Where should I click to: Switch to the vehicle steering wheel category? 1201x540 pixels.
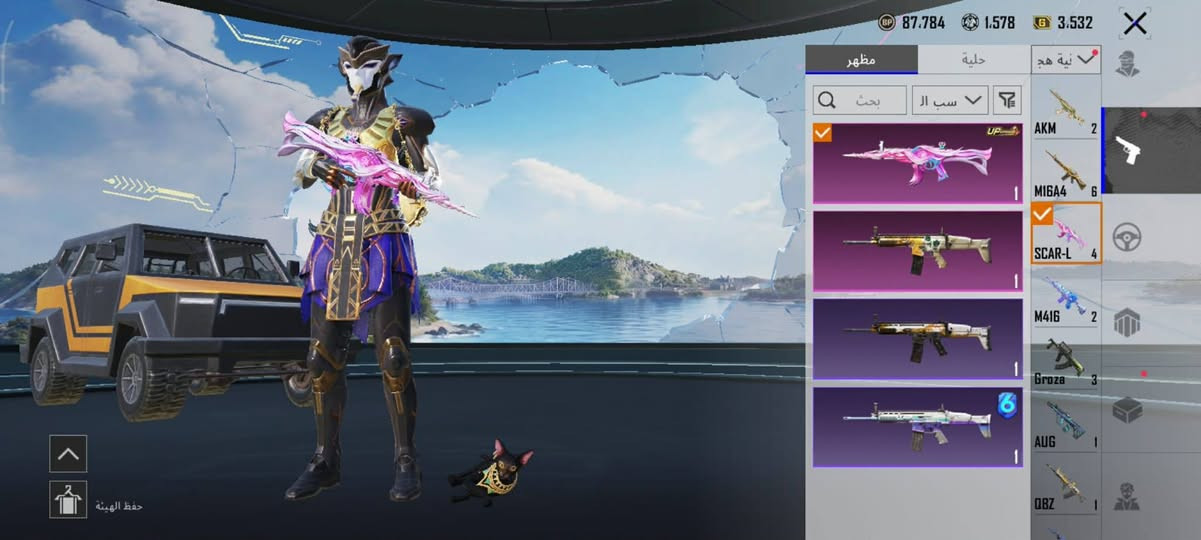[1128, 237]
